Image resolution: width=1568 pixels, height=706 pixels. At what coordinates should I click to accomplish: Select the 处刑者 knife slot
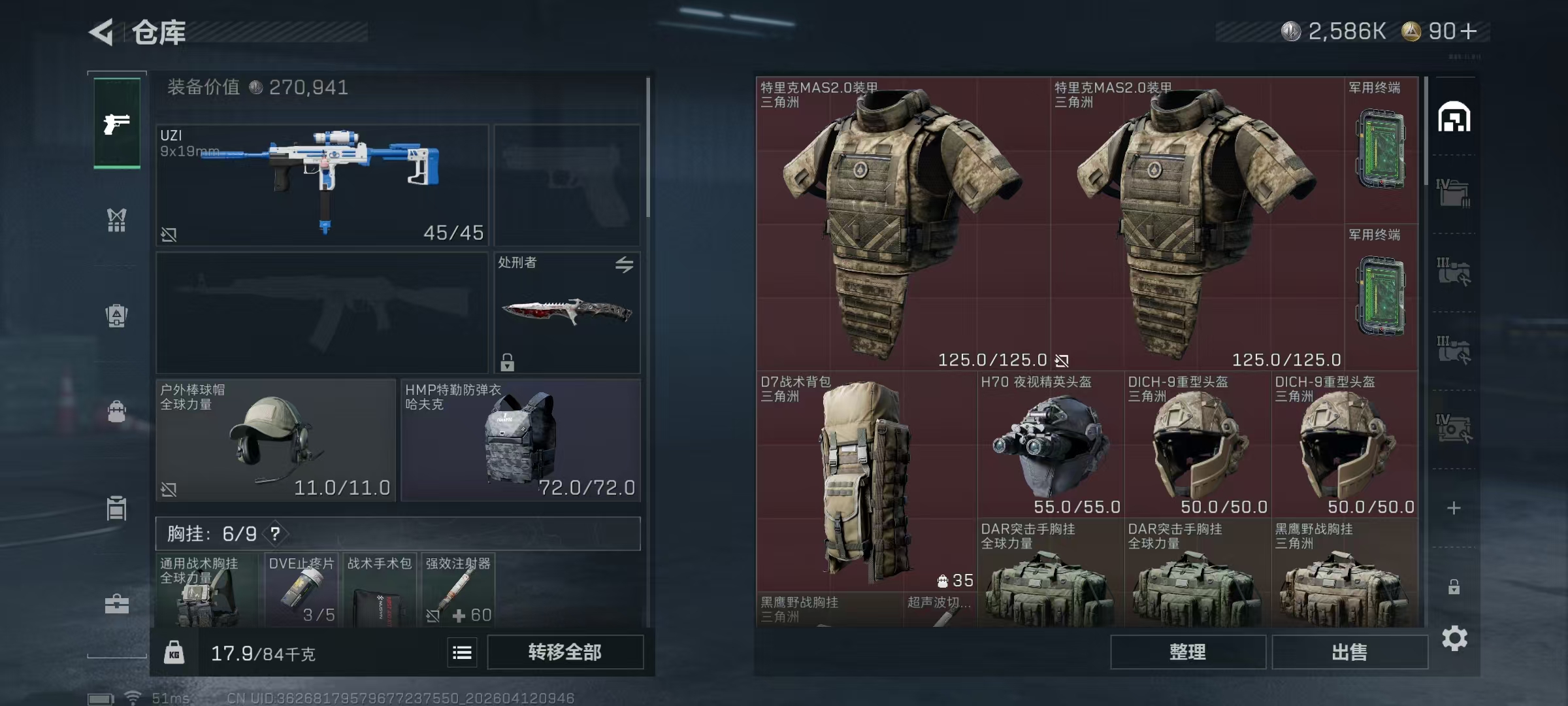[x=566, y=312]
